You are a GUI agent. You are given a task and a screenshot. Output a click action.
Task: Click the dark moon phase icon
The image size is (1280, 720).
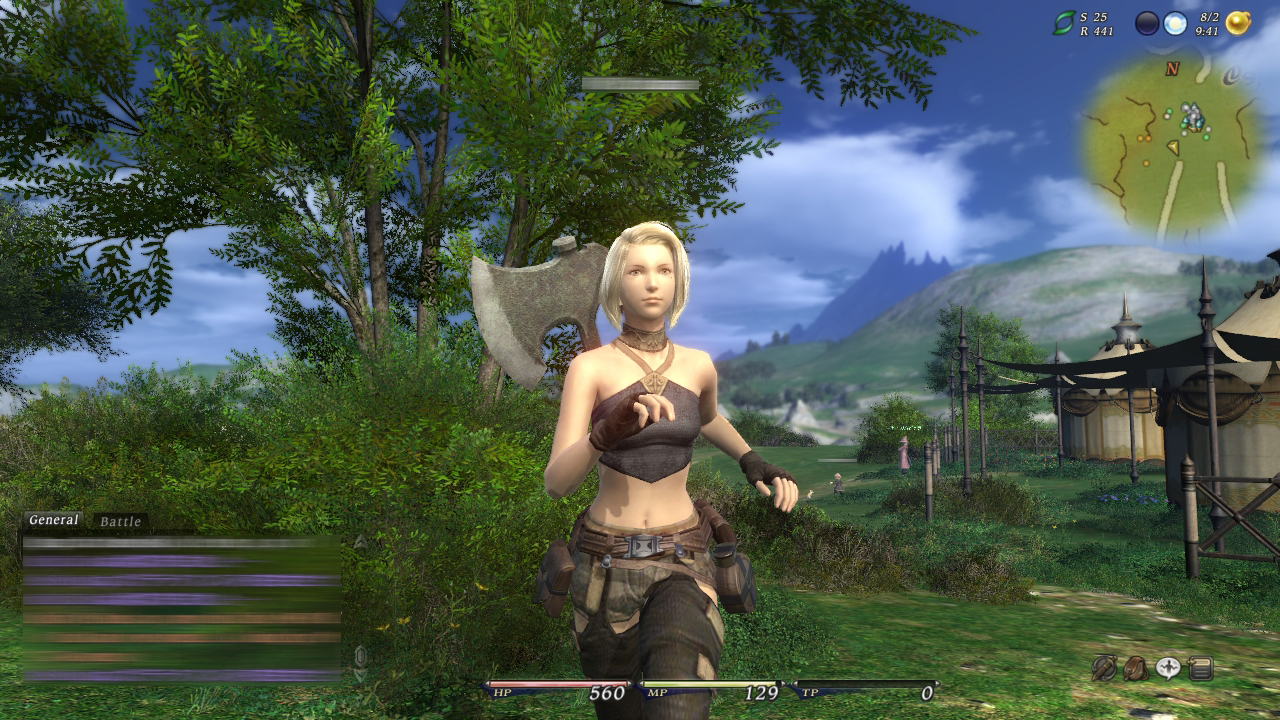coord(1147,23)
